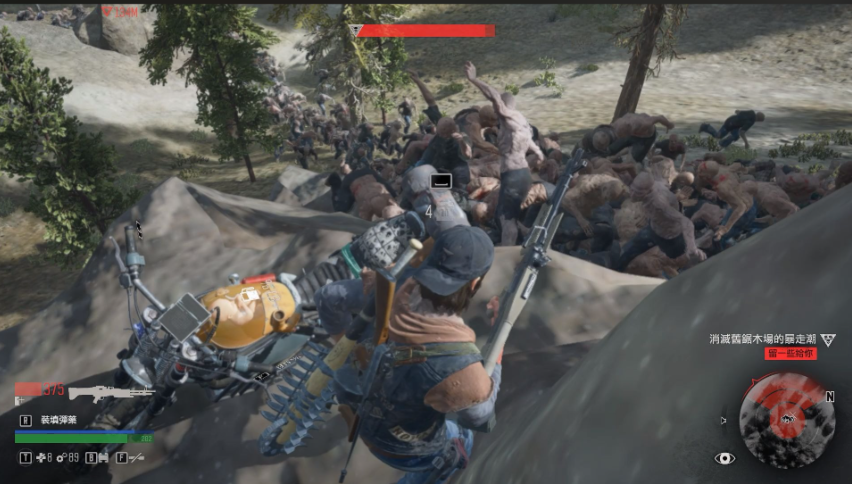Image resolution: width=852 pixels, height=484 pixels.
Task: Select the melee weapon icon
Action: pyautogui.click(x=135, y=458)
